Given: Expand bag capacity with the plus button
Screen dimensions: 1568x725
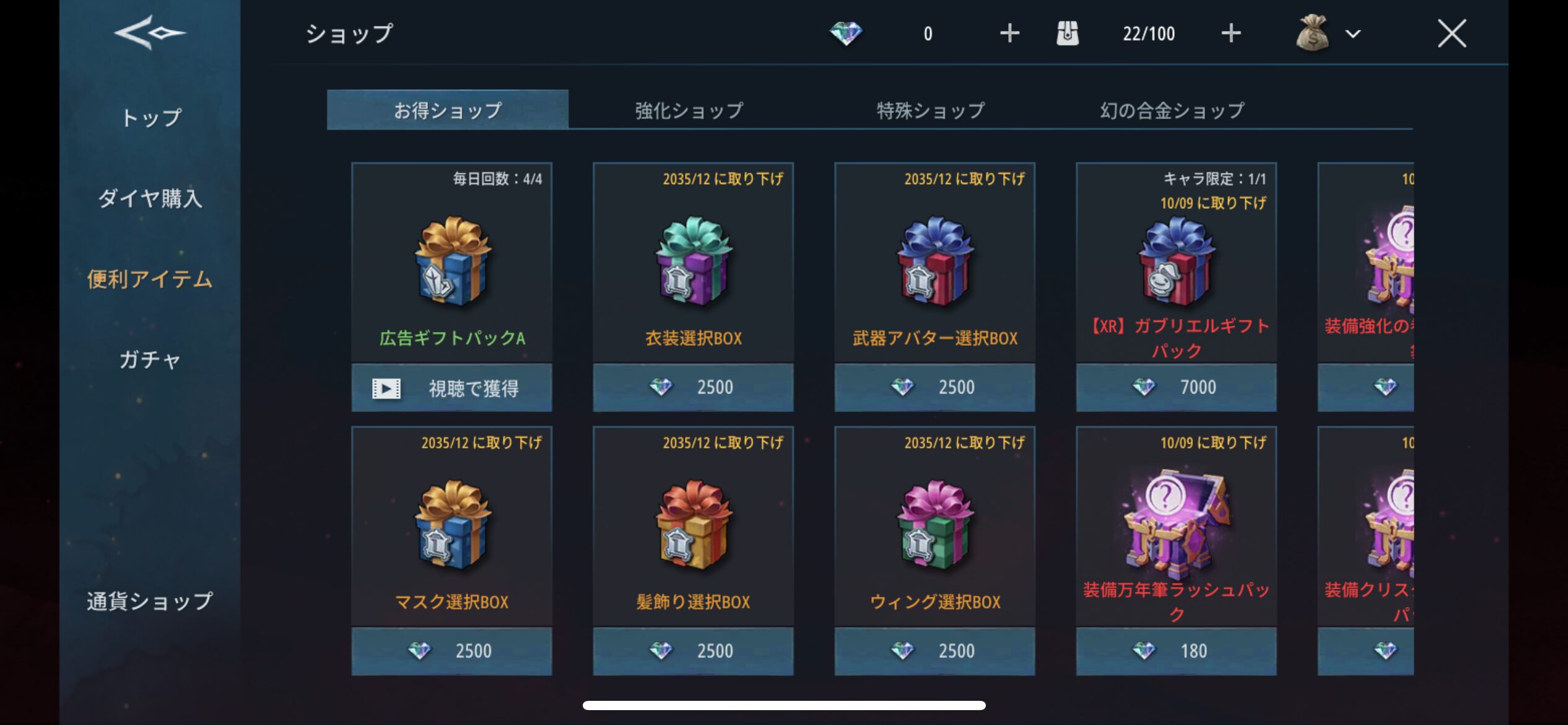Looking at the screenshot, I should tap(1230, 33).
